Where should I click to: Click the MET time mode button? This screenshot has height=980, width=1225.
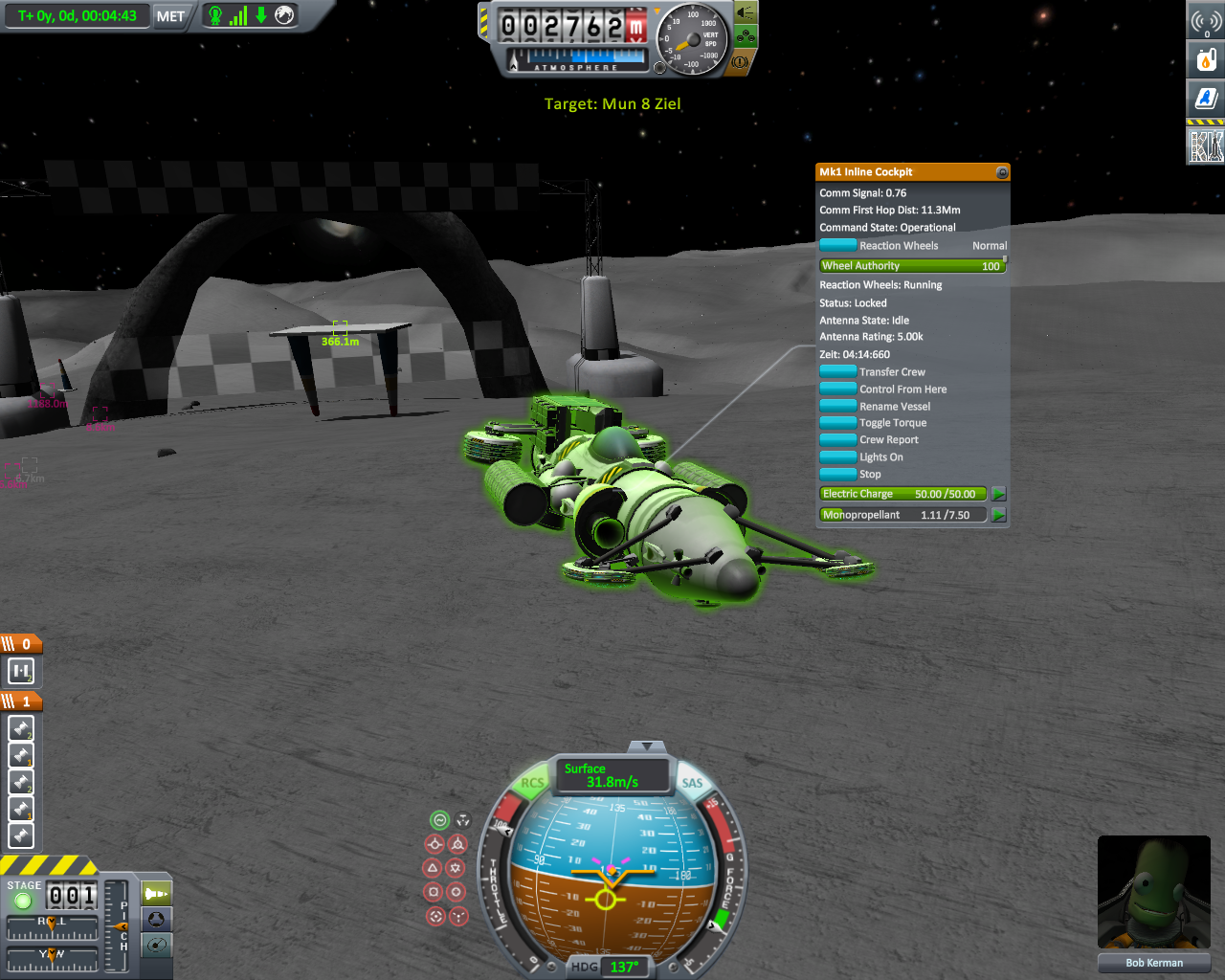point(170,16)
